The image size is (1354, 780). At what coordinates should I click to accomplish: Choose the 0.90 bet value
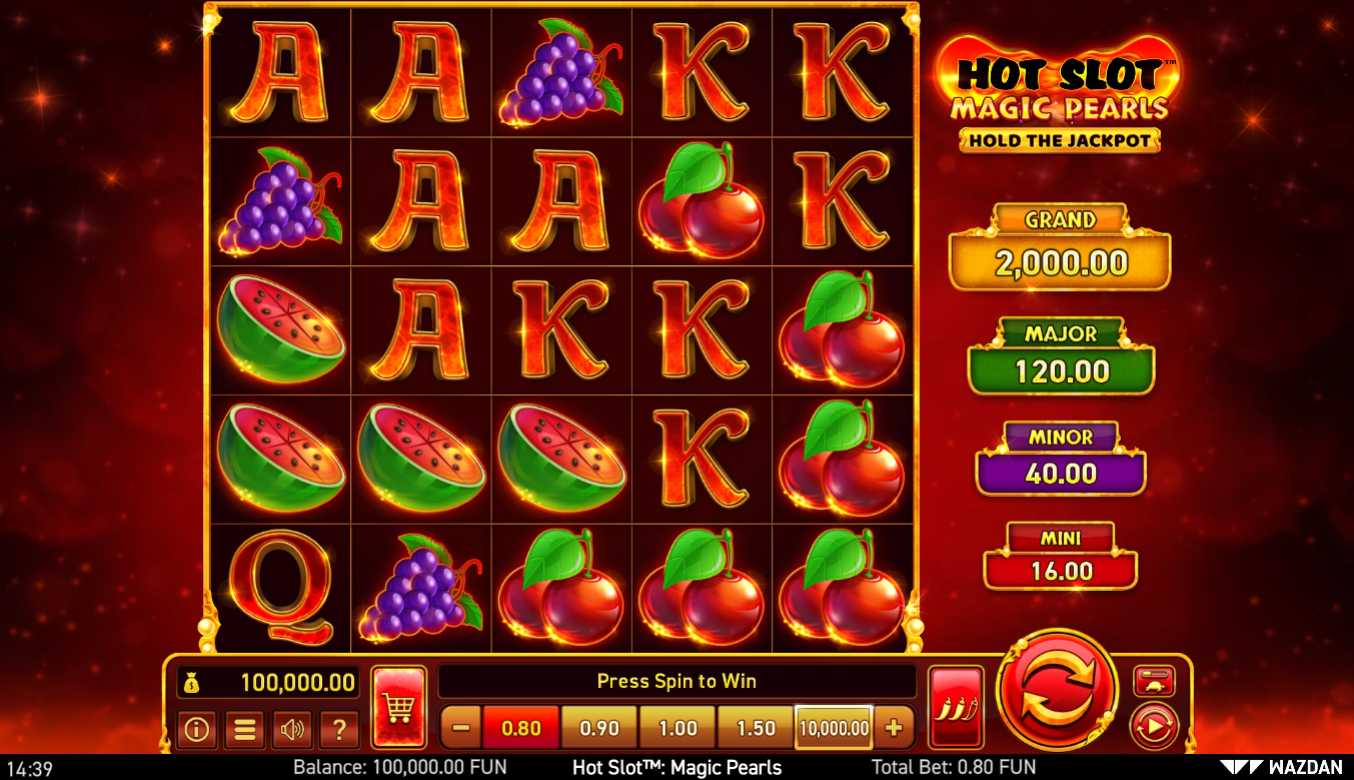click(x=599, y=728)
